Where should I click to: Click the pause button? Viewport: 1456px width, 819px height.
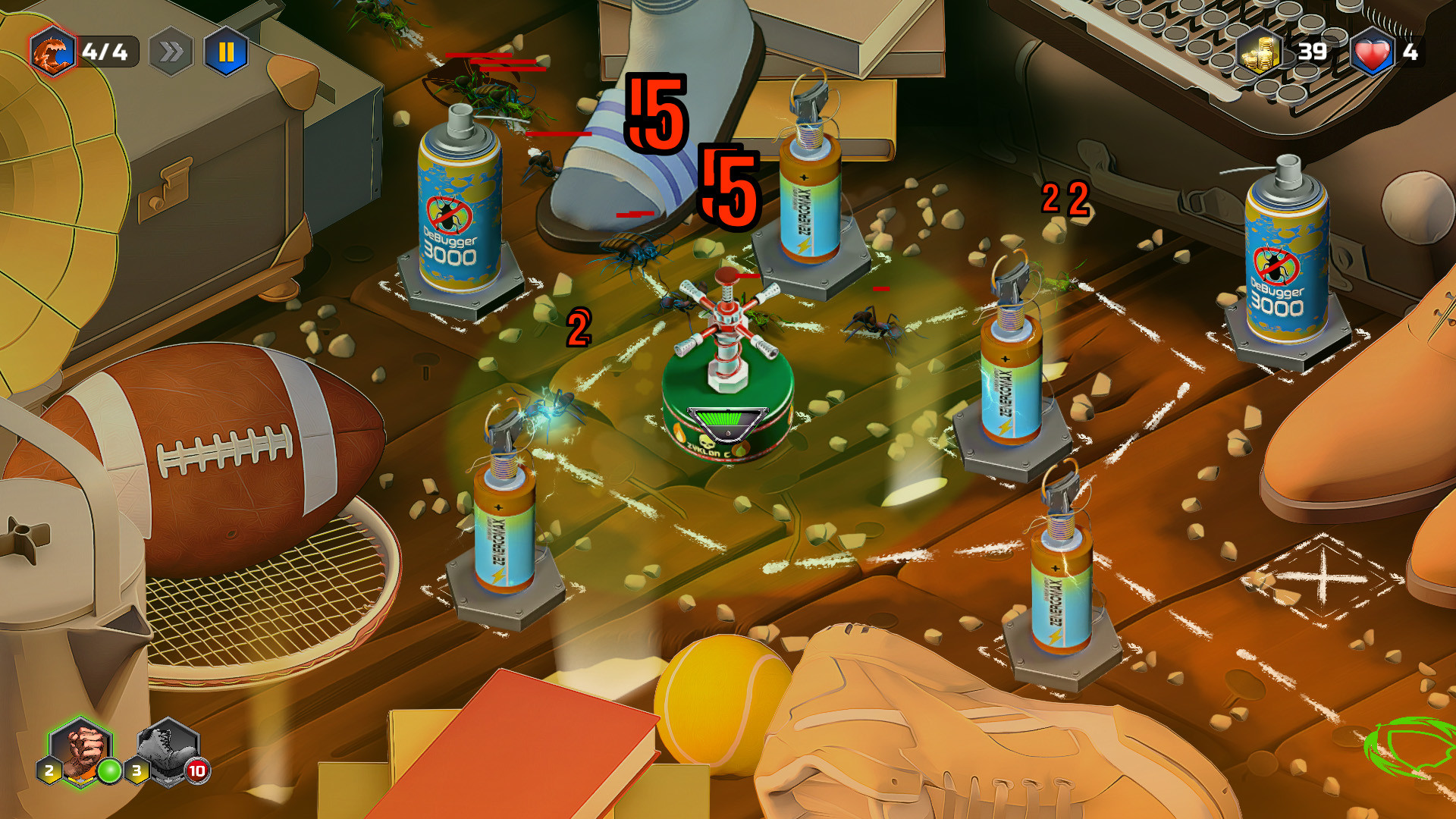click(x=227, y=52)
